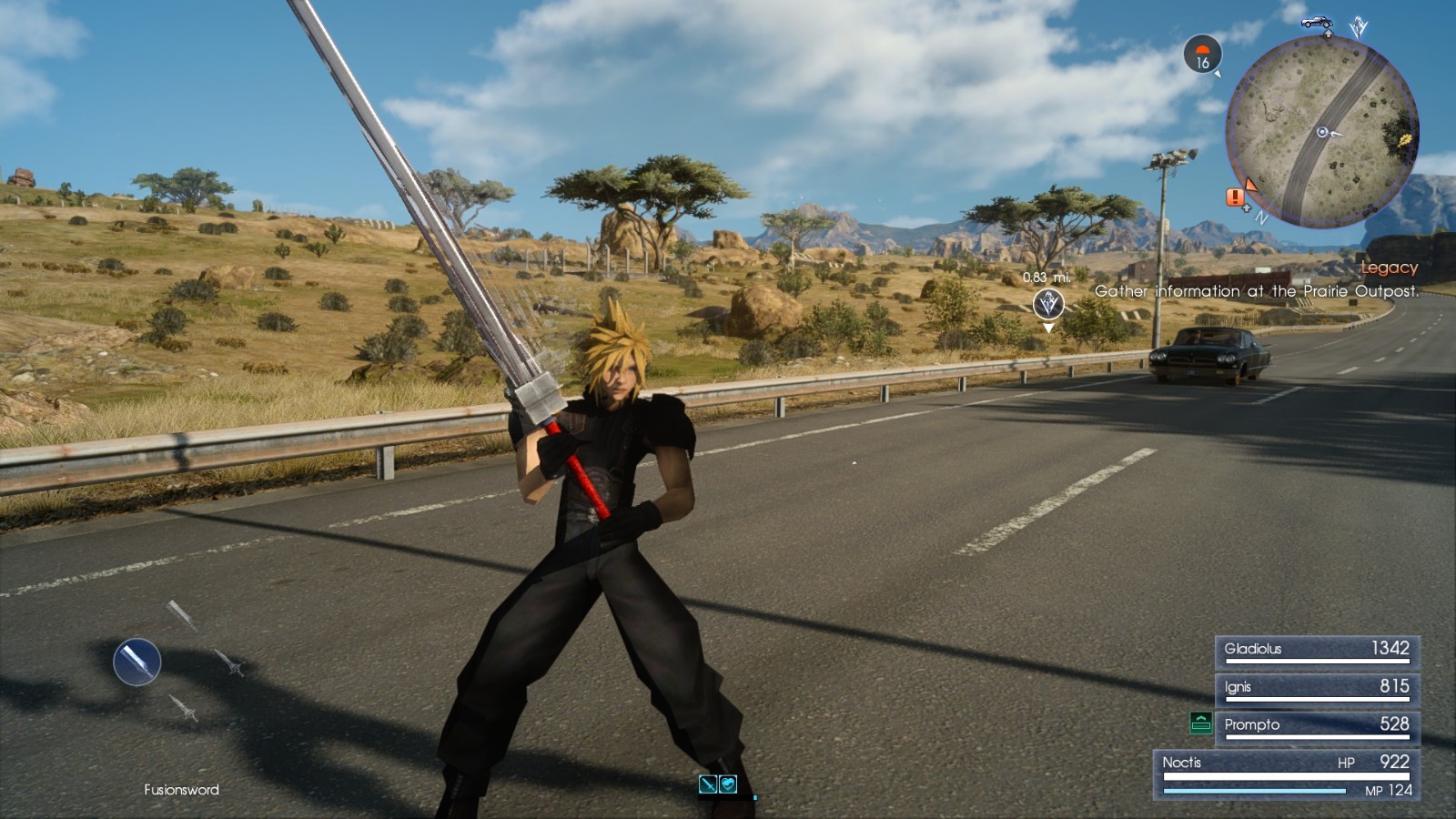Image resolution: width=1456 pixels, height=819 pixels.
Task: Click the arrow under the warning icon
Action: pyautogui.click(x=1247, y=207)
